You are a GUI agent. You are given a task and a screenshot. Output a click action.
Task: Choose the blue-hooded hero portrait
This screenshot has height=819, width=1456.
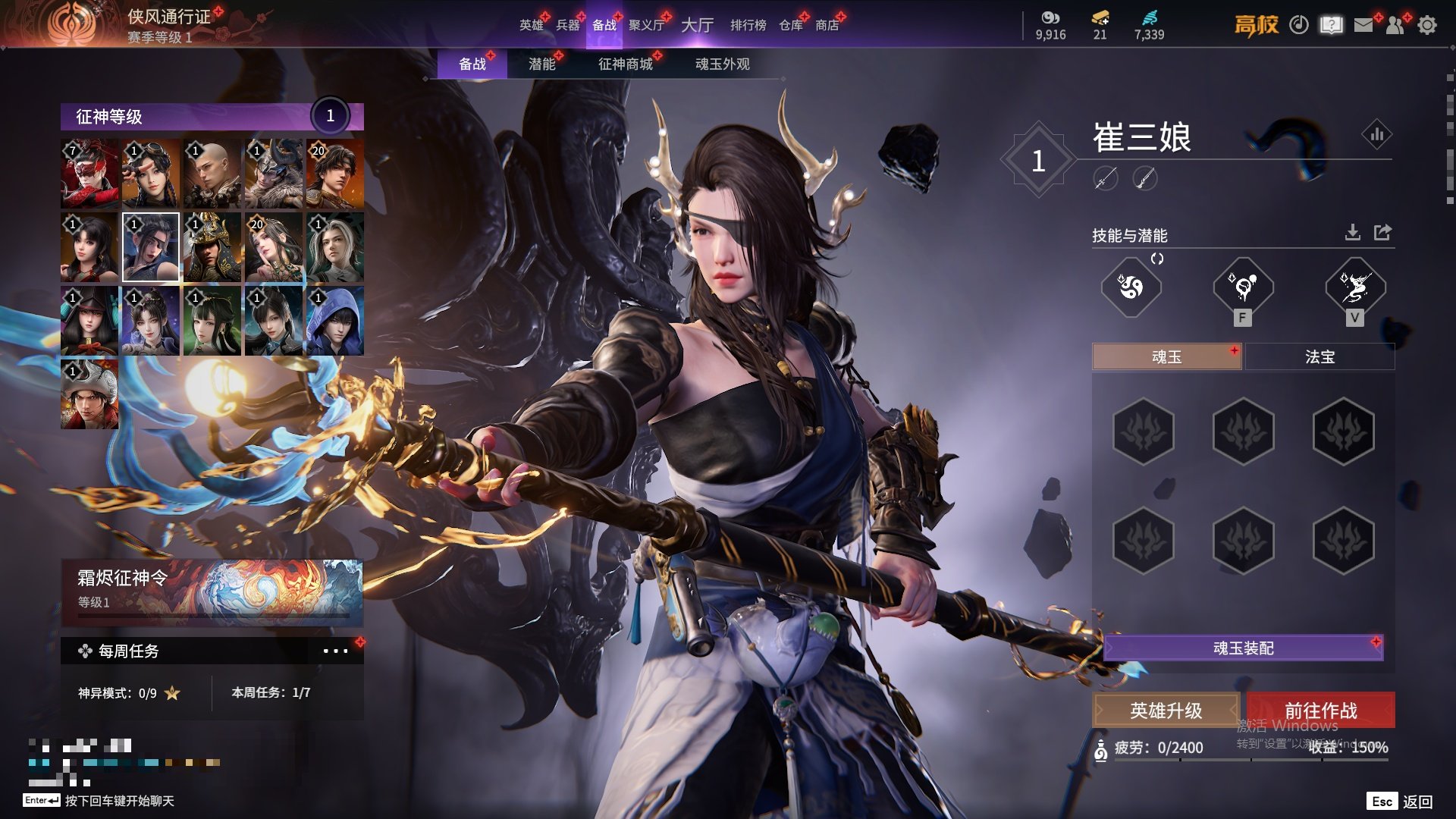pyautogui.click(x=334, y=321)
